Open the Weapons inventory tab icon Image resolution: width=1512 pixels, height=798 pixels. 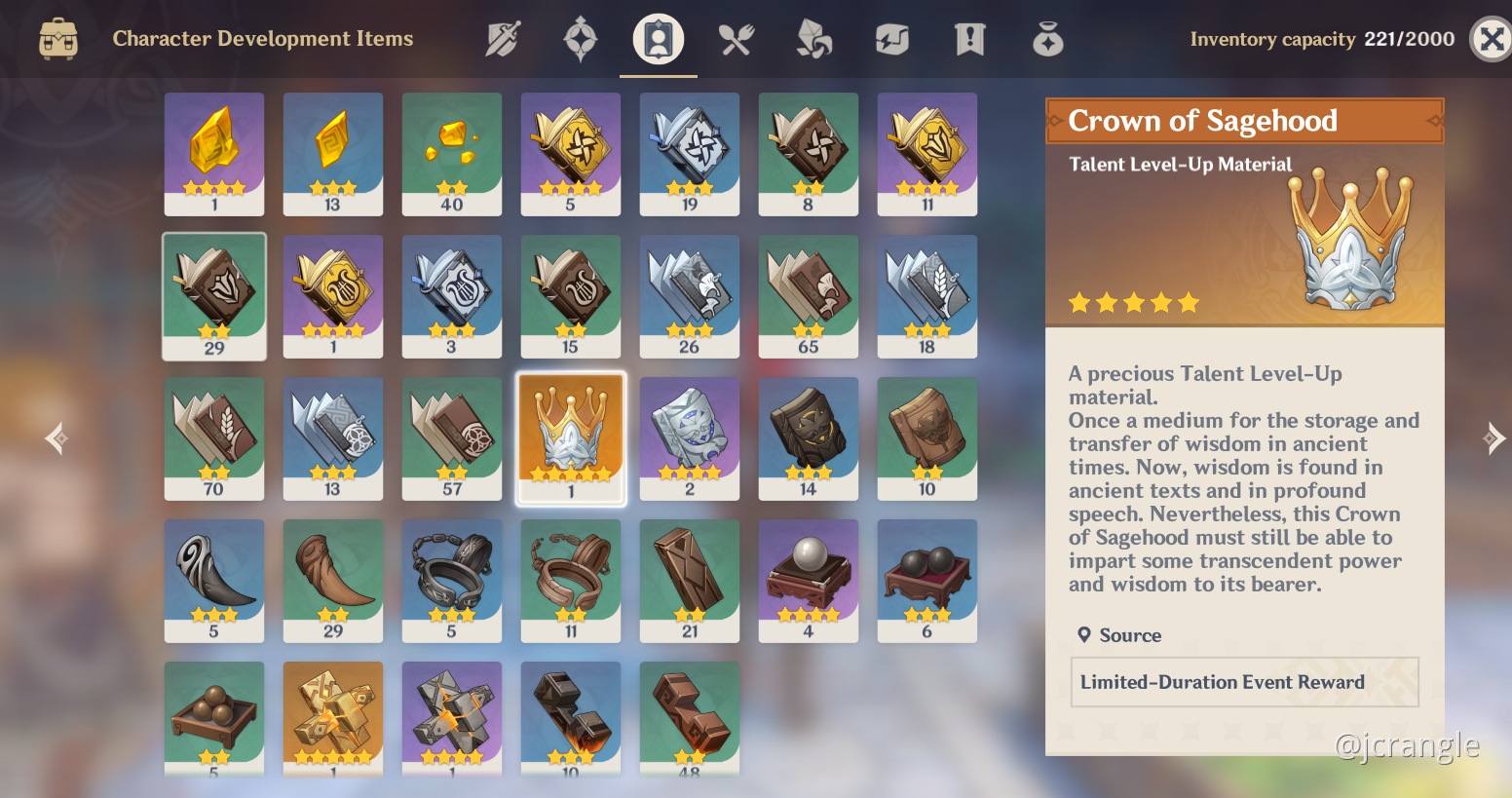503,39
